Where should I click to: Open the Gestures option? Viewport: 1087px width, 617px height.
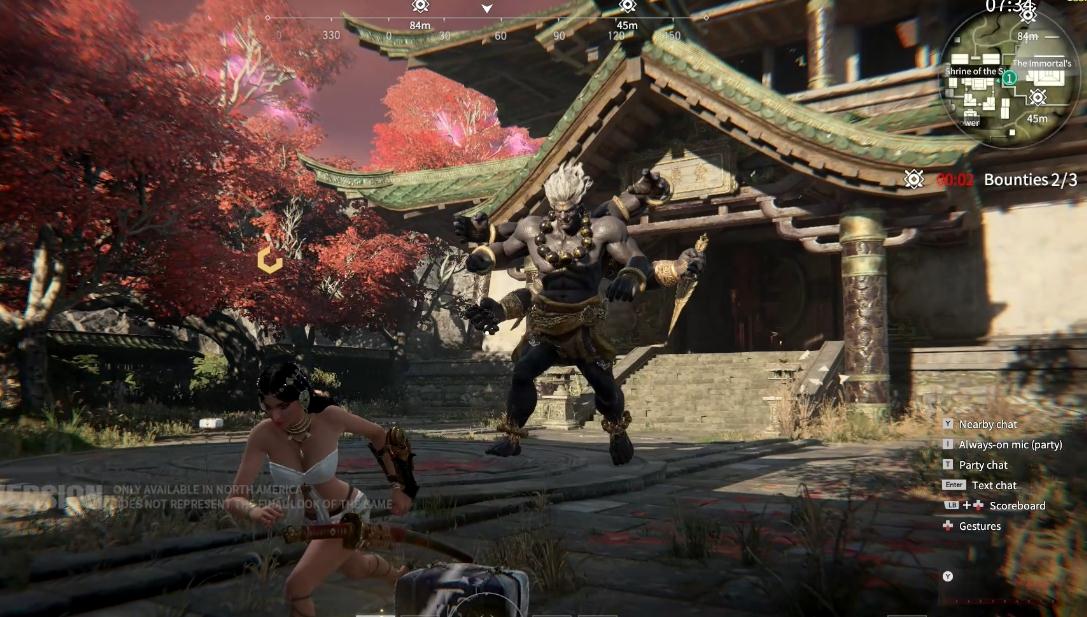pyautogui.click(x=979, y=526)
